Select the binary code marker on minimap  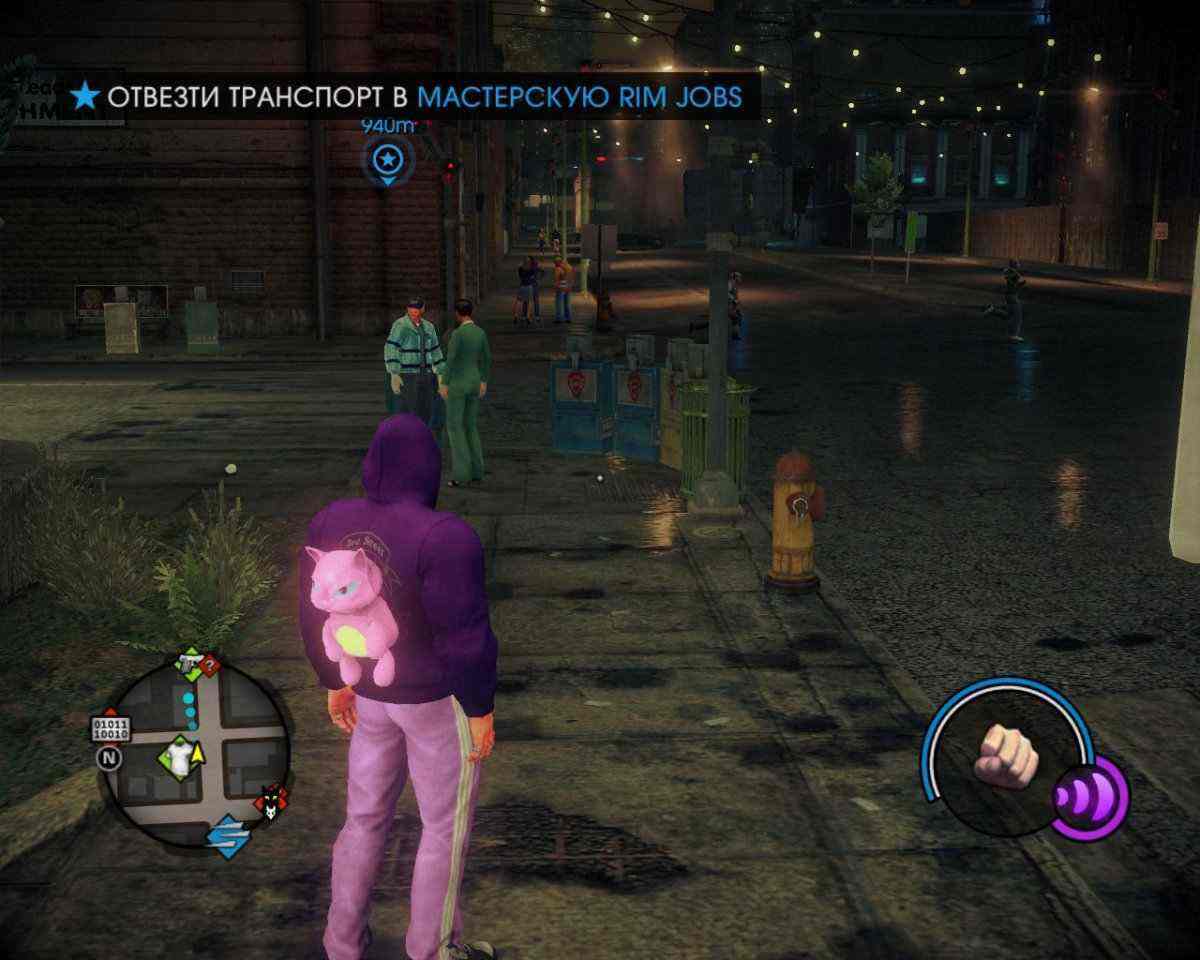pyautogui.click(x=110, y=728)
